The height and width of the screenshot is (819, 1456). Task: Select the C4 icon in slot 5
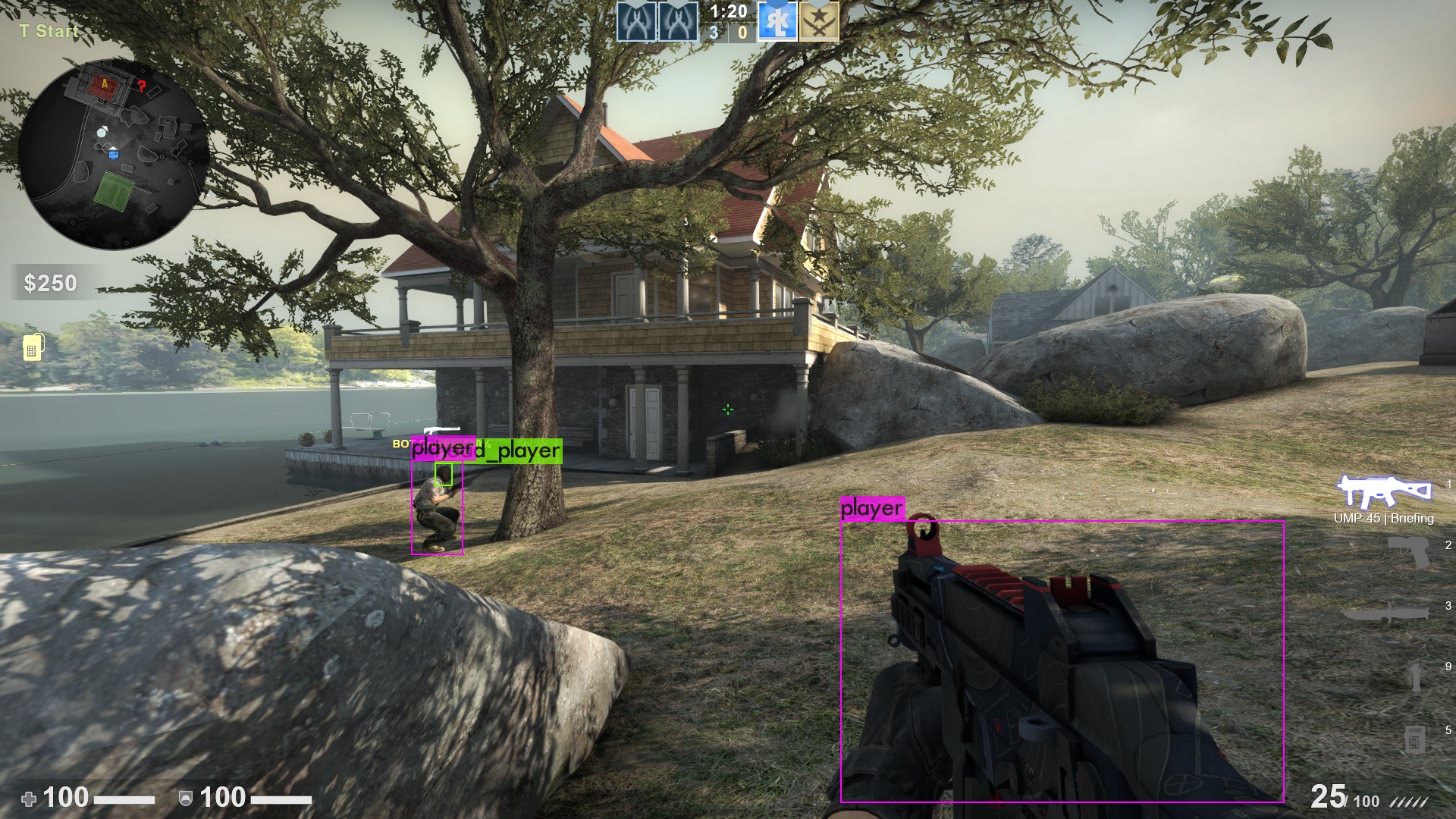(1416, 738)
